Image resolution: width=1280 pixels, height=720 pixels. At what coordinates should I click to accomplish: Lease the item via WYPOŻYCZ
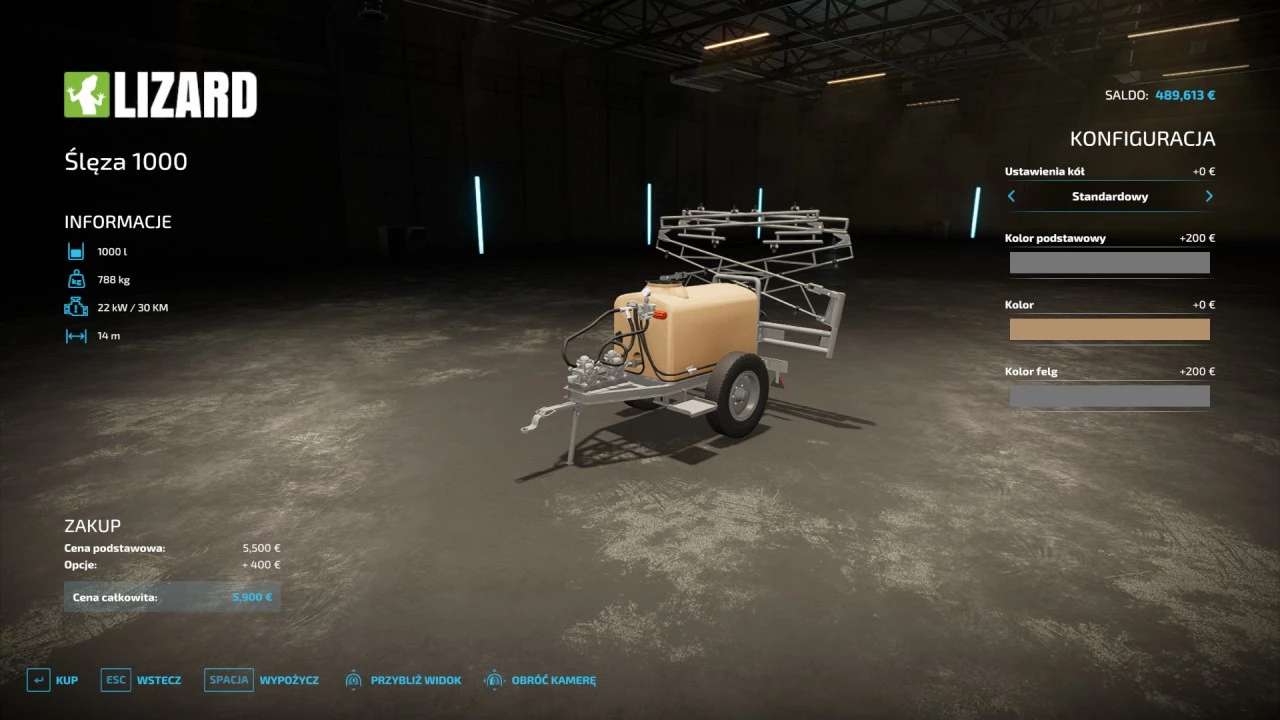point(262,680)
